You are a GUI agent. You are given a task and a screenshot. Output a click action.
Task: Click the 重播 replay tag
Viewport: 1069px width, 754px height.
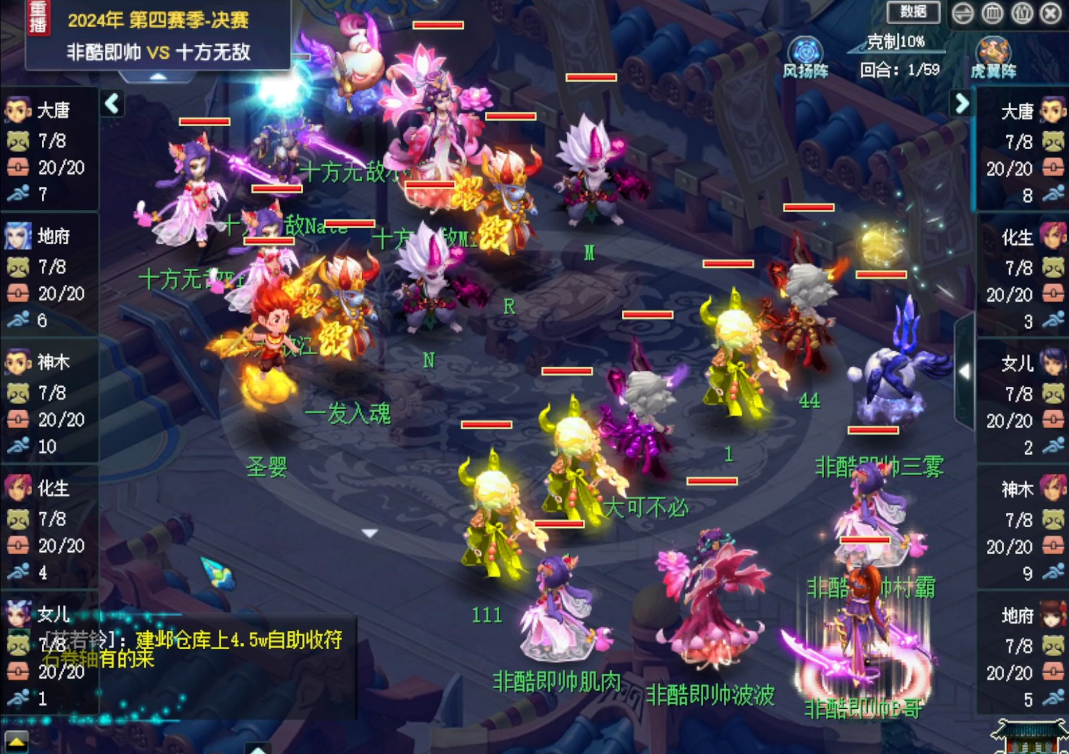click(38, 22)
